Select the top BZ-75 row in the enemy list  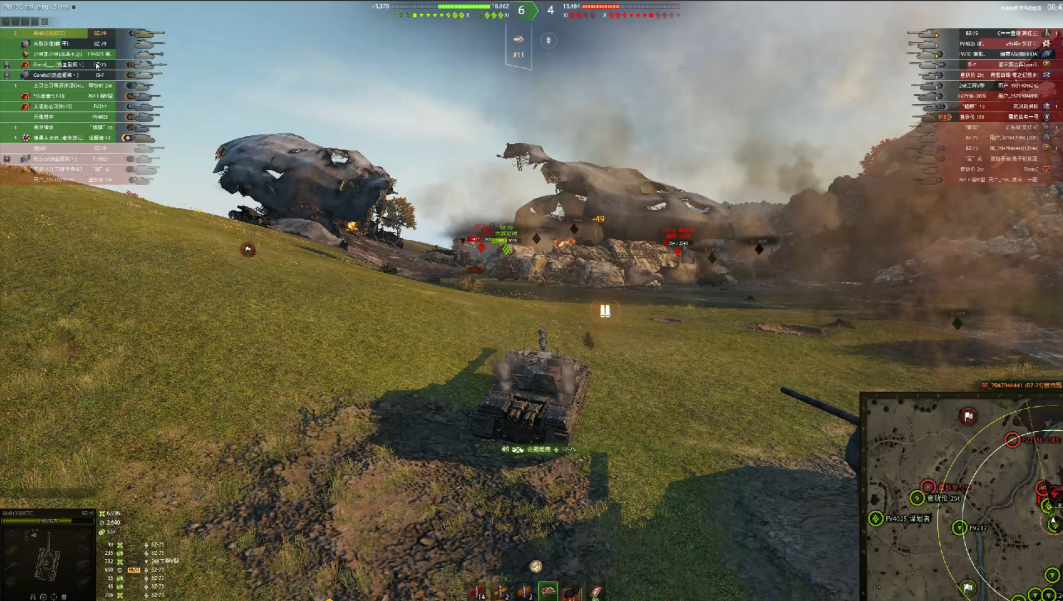pos(980,34)
